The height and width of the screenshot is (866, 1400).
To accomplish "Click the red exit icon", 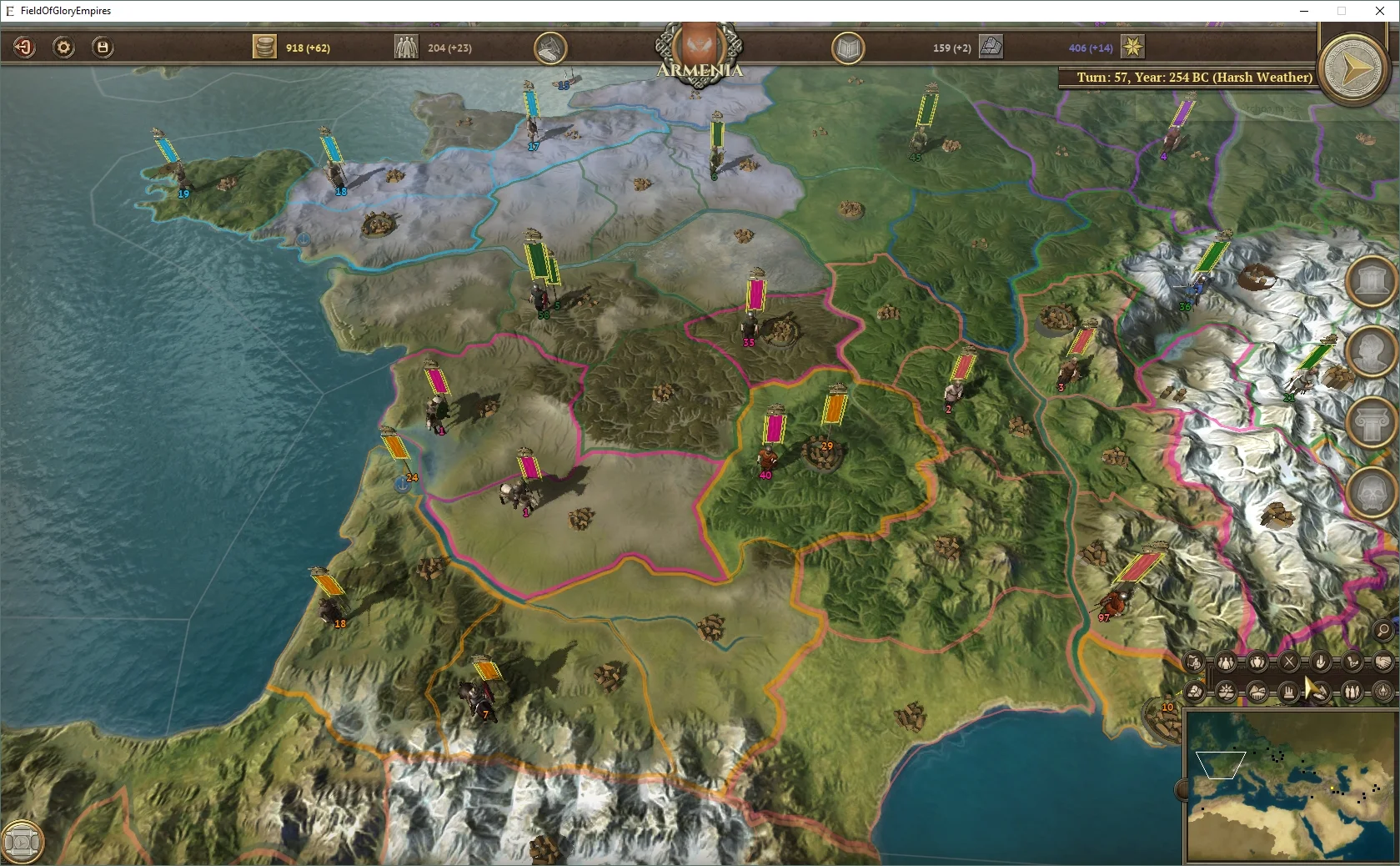I will click(24, 48).
